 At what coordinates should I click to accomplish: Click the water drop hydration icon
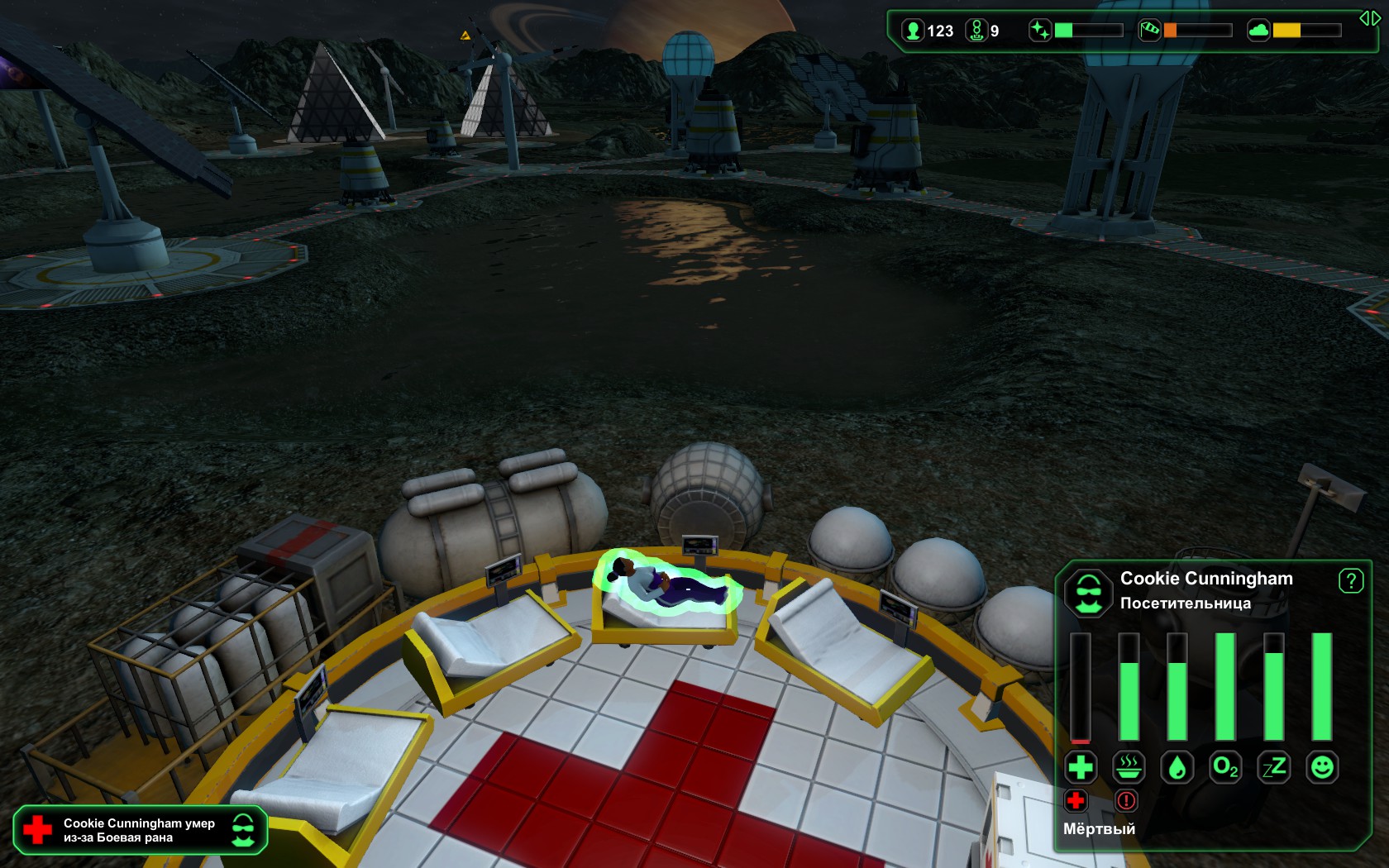pos(1178,767)
